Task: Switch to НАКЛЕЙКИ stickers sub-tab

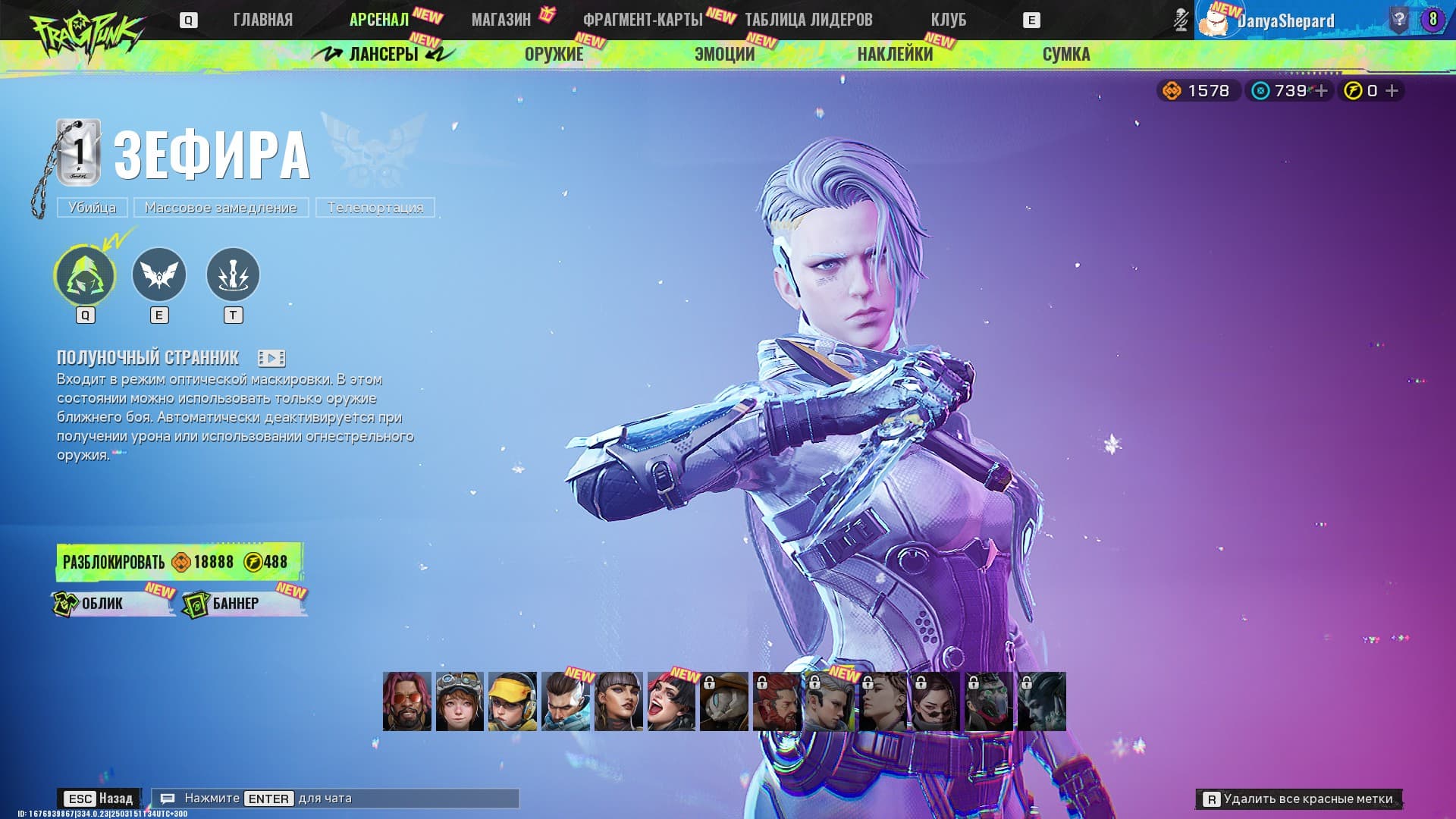Action: coord(895,54)
